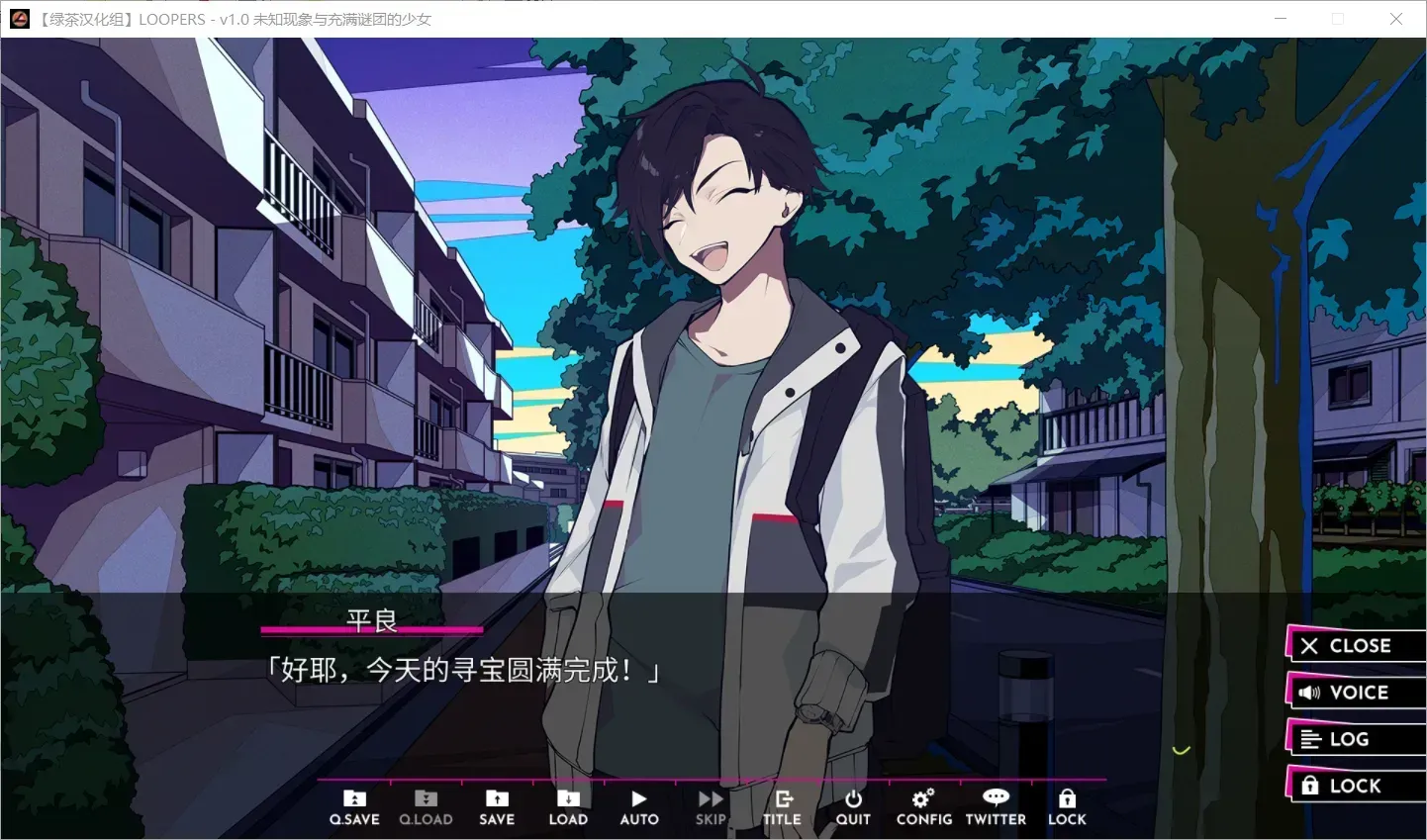Image resolution: width=1427 pixels, height=840 pixels.
Task: Quit the game using the QUIT icon
Action: tap(852, 804)
